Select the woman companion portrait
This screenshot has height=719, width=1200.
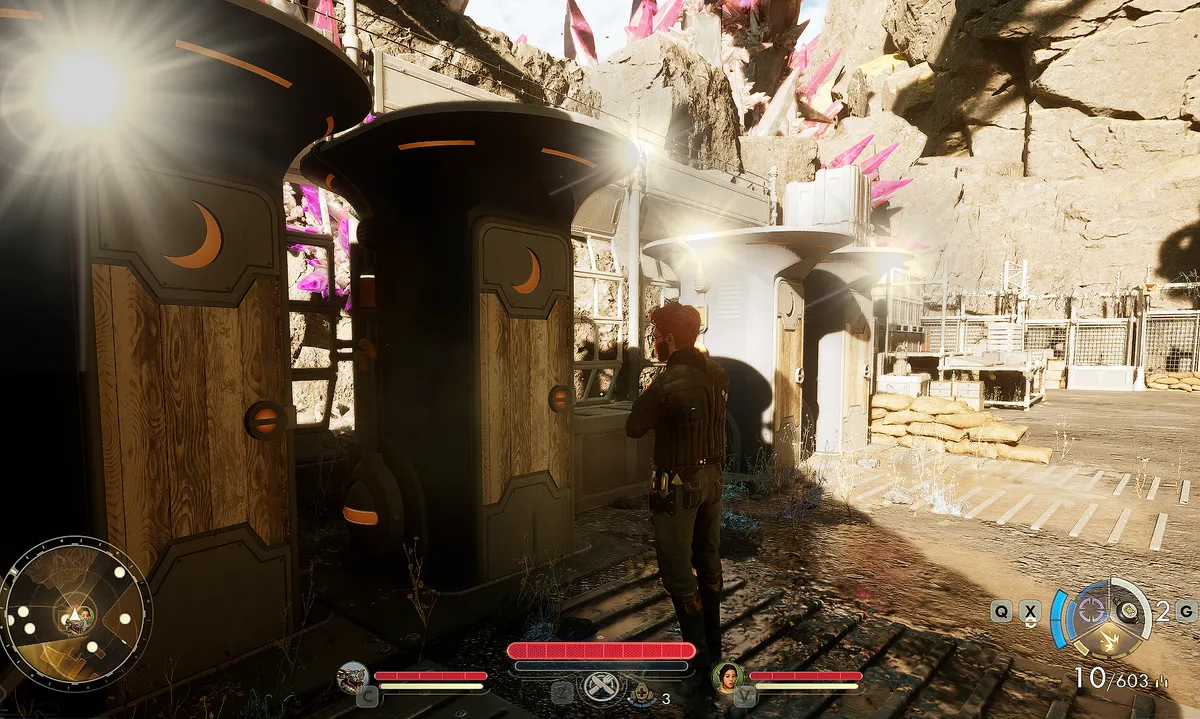(x=726, y=677)
